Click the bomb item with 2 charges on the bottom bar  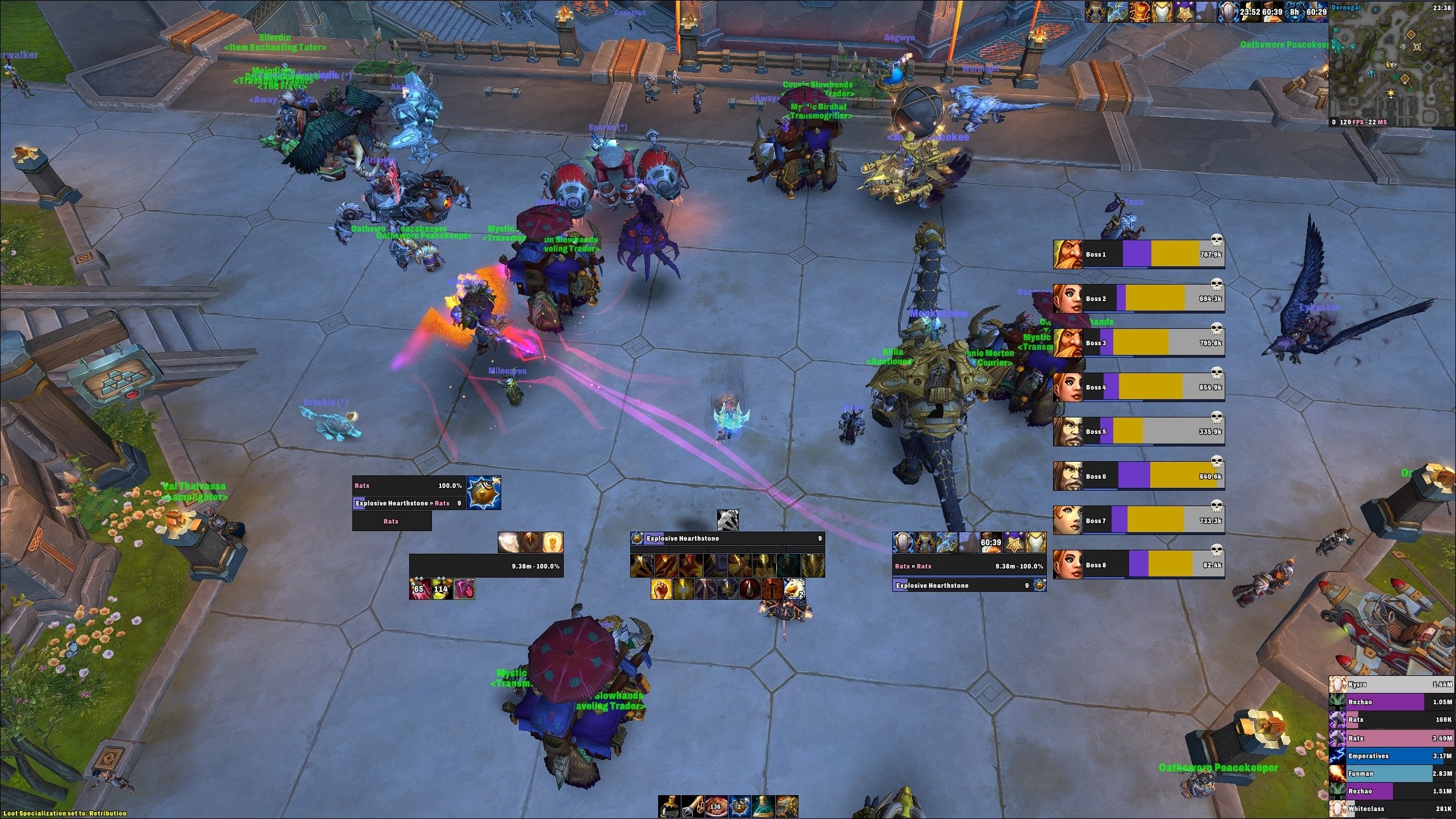[x=740, y=807]
